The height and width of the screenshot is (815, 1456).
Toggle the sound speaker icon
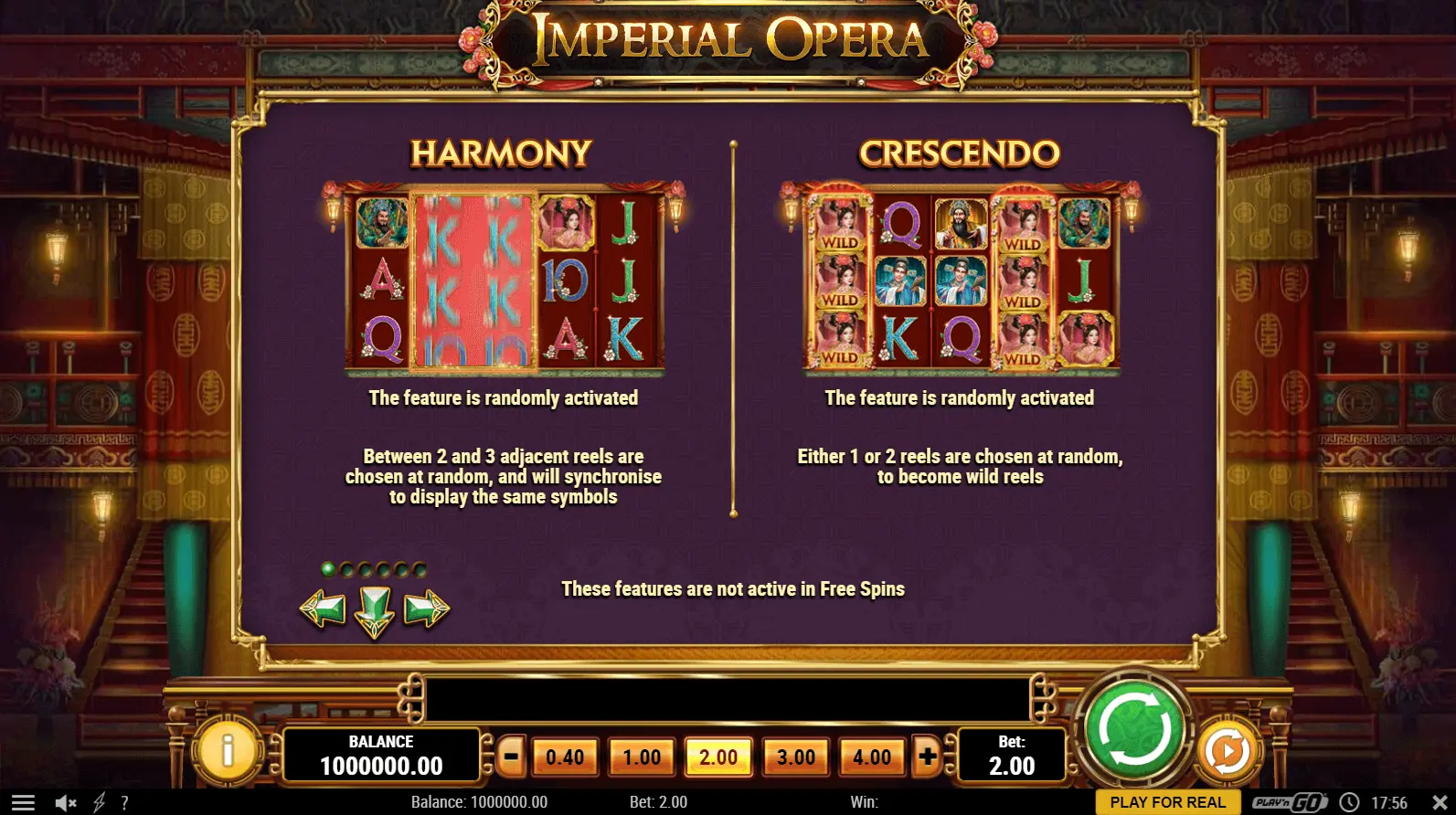[x=65, y=803]
